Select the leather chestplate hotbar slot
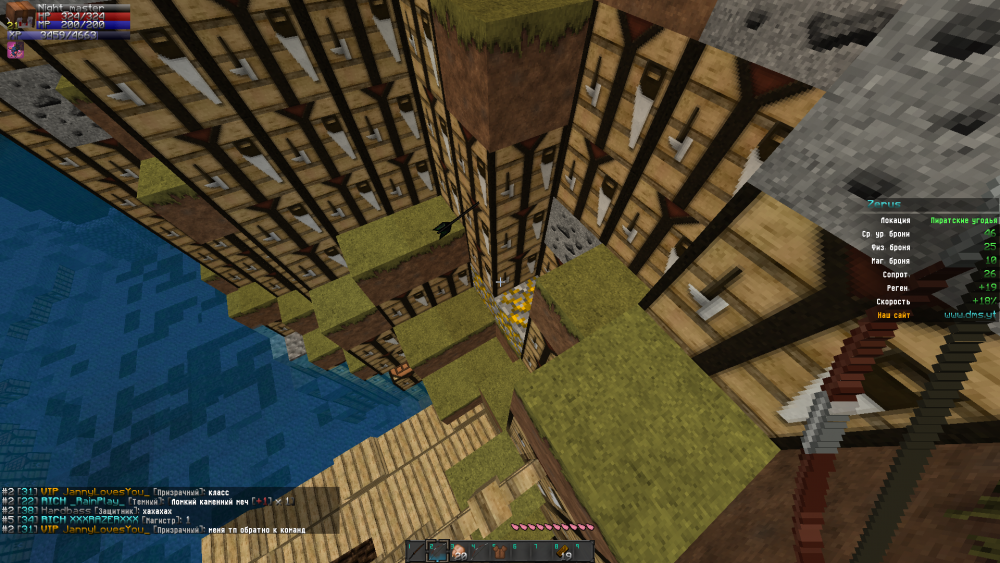The width and height of the screenshot is (1000, 563). pos(498,551)
